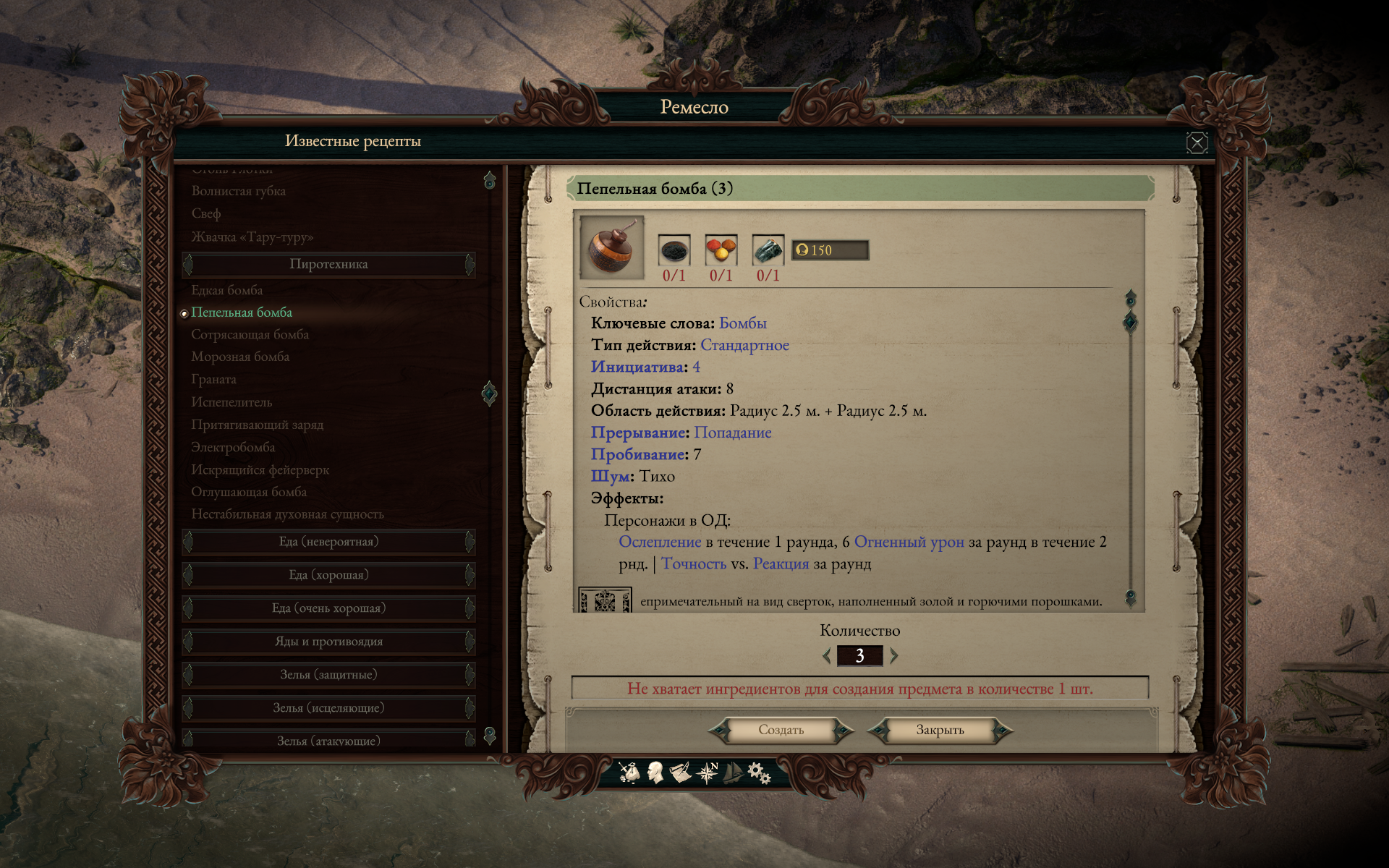Choose the Сотрясающая бомба recipe
Viewport: 1389px width, 868px height.
(250, 335)
